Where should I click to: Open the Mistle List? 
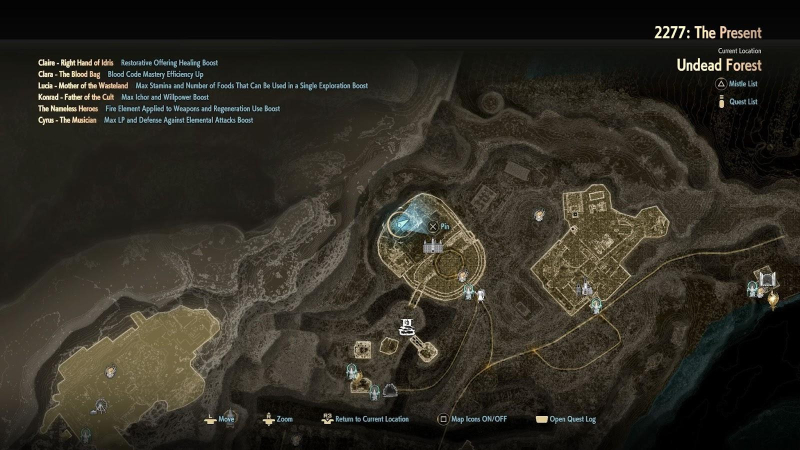[x=738, y=88]
